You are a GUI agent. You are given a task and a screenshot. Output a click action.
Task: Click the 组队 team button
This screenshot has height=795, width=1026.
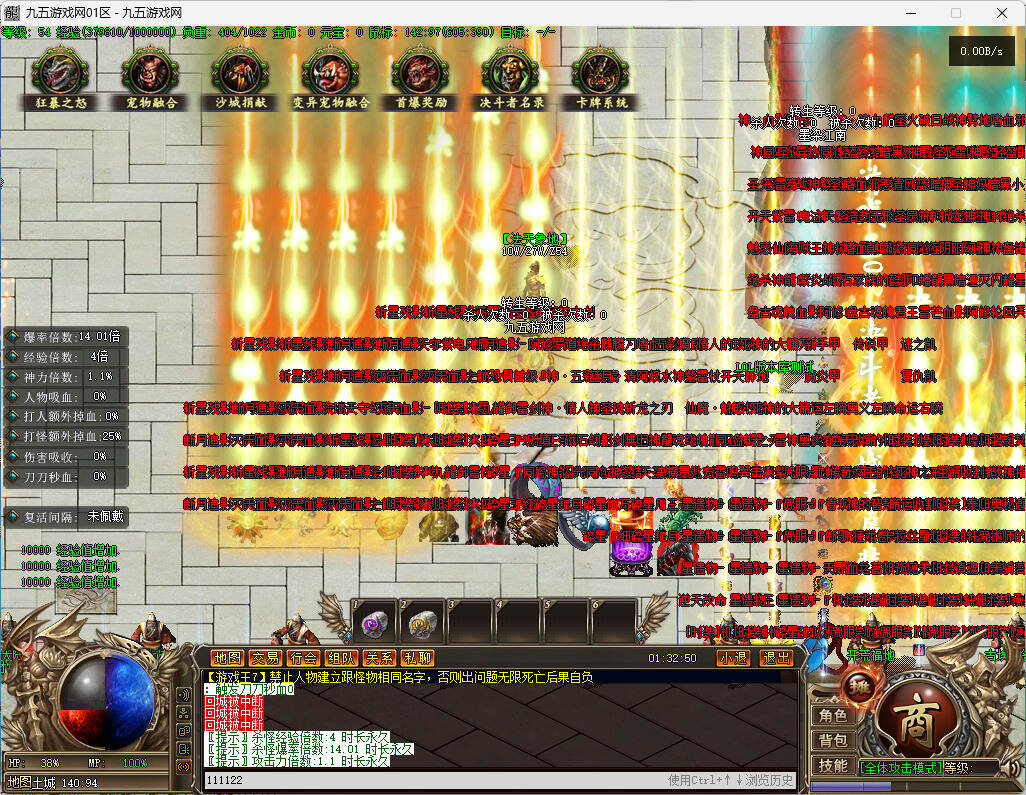pyautogui.click(x=341, y=658)
